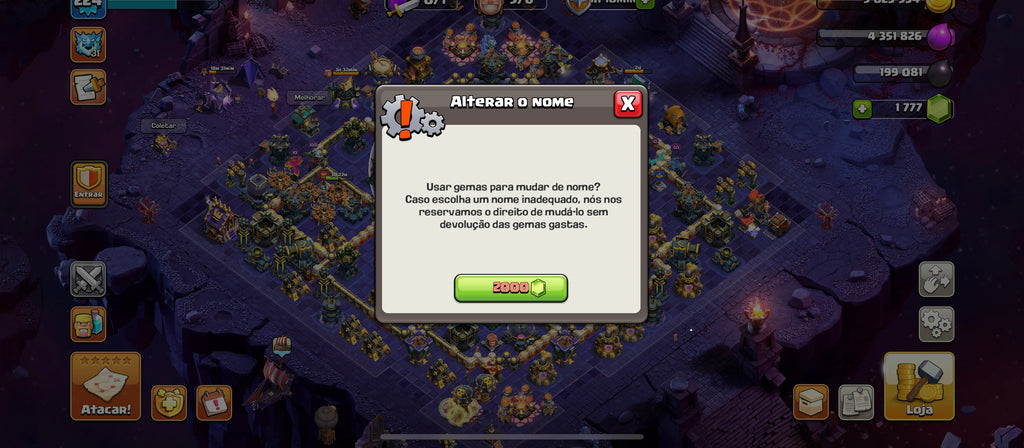The height and width of the screenshot is (448, 1024).
Task: Open the blue wolf-face icon
Action: click(88, 45)
